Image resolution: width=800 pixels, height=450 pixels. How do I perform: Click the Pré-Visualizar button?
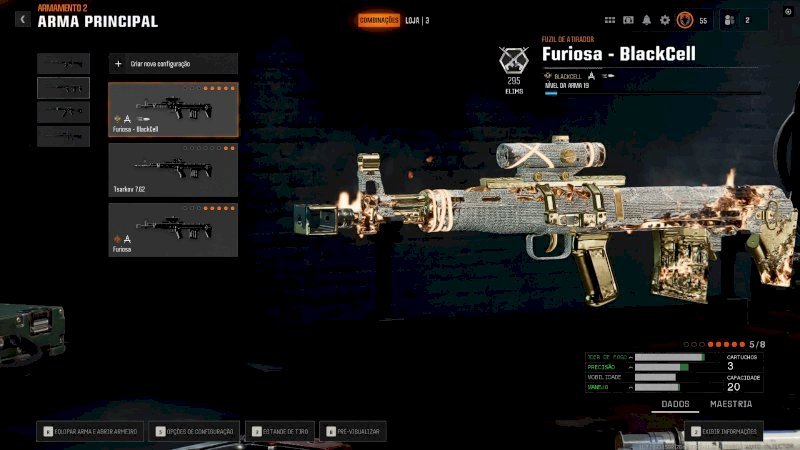[x=354, y=431]
